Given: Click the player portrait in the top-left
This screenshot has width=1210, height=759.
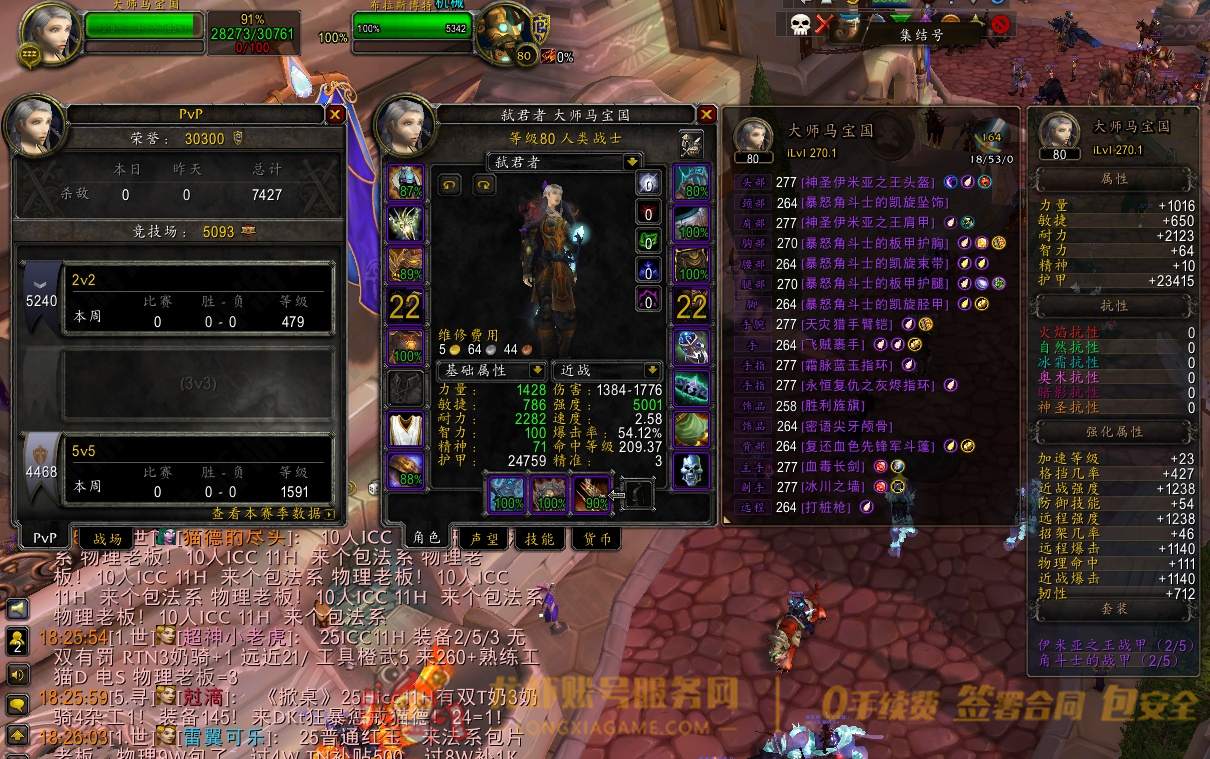Looking at the screenshot, I should 50,32.
